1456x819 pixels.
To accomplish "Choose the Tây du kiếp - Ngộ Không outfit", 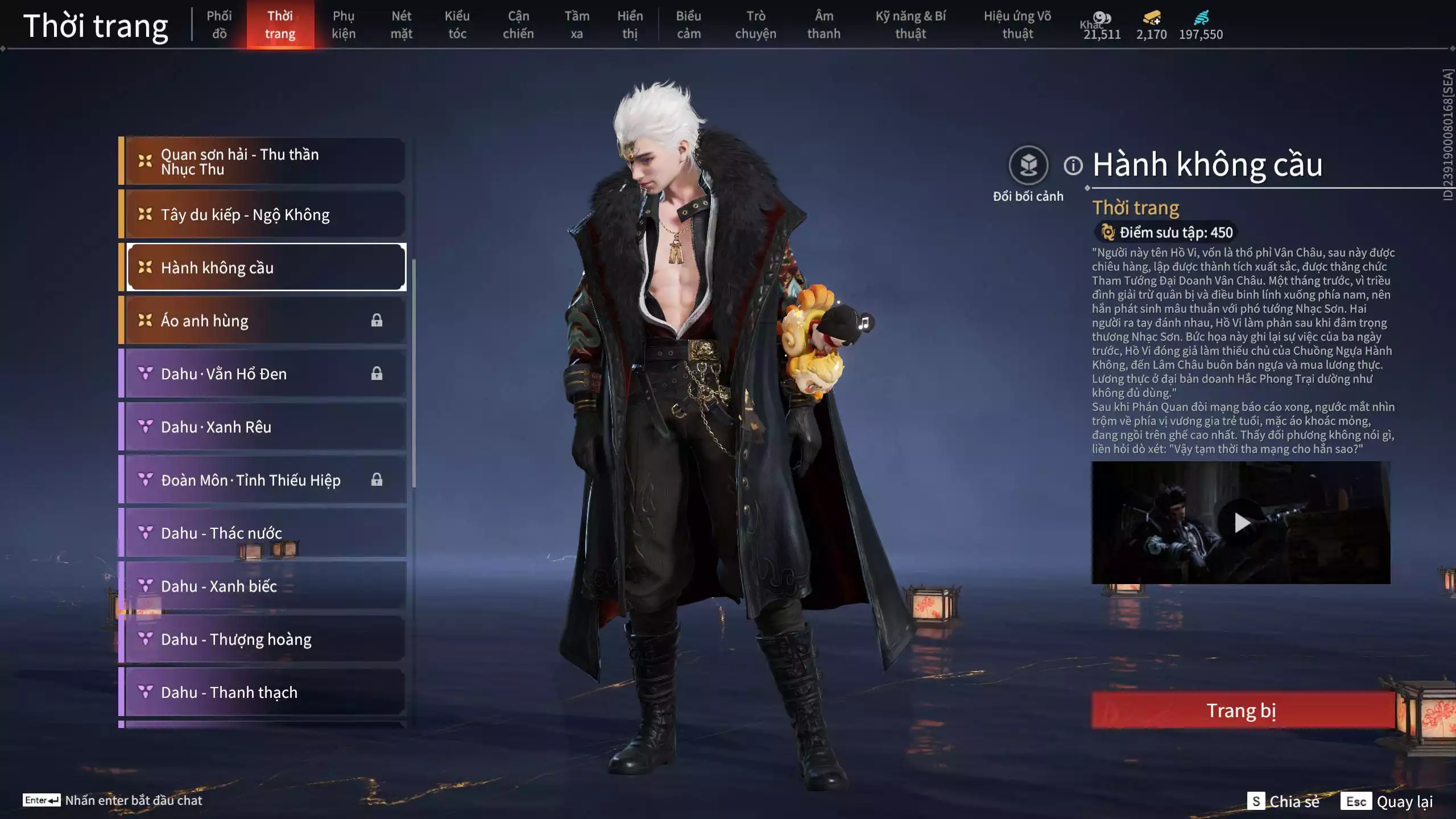I will point(265,214).
